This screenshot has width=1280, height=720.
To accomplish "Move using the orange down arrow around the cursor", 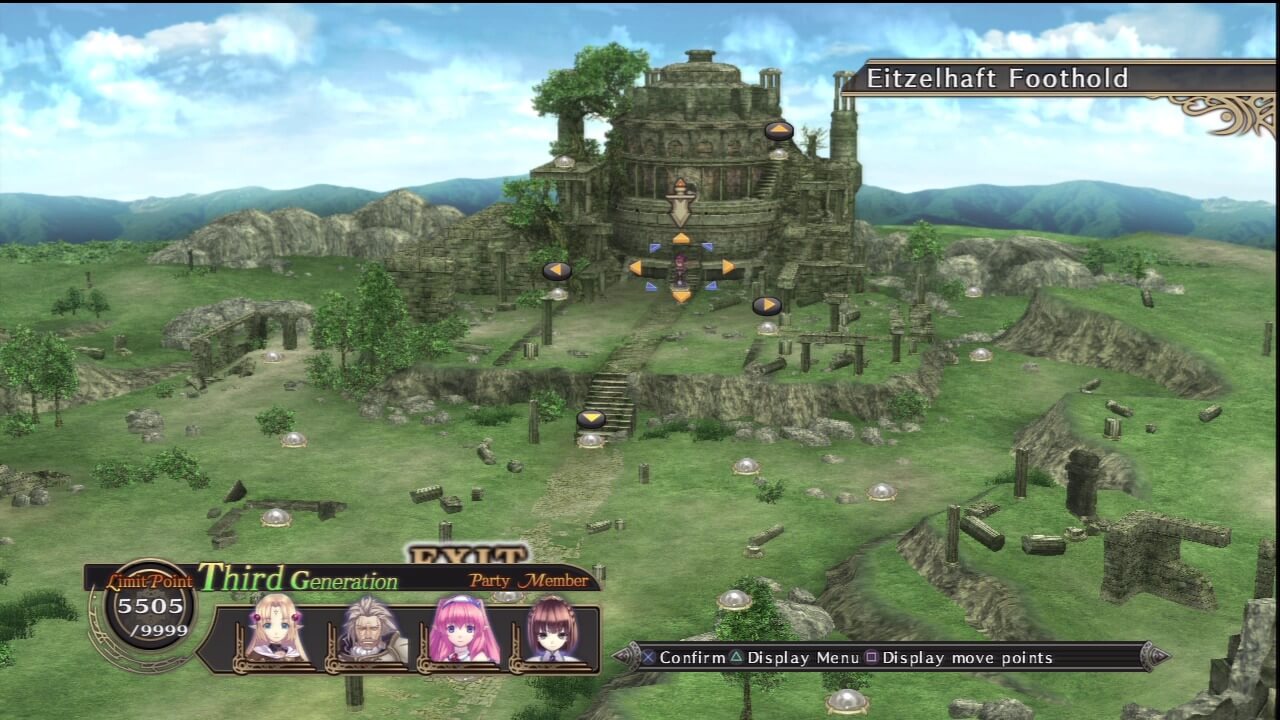I will [x=681, y=296].
